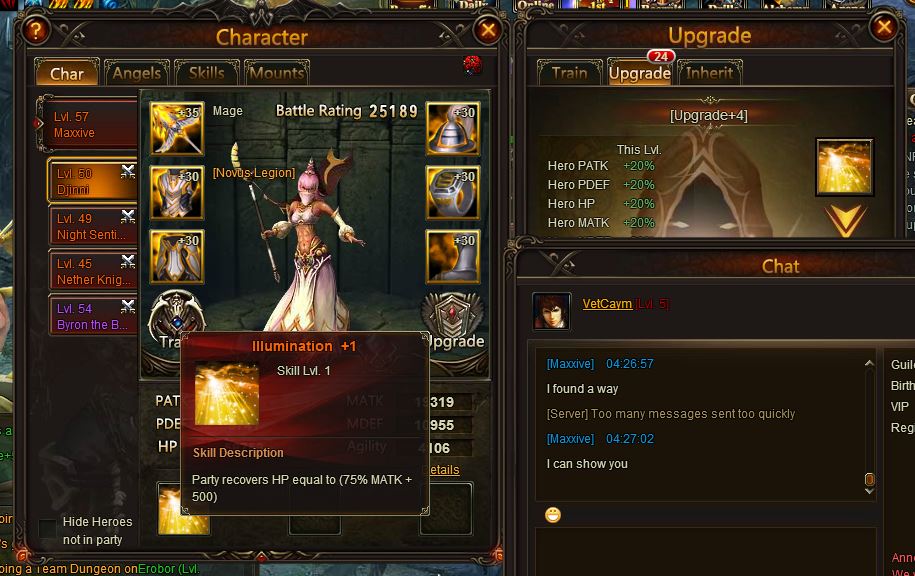Switch to the Angels tab
The image size is (915, 576).
point(137,73)
